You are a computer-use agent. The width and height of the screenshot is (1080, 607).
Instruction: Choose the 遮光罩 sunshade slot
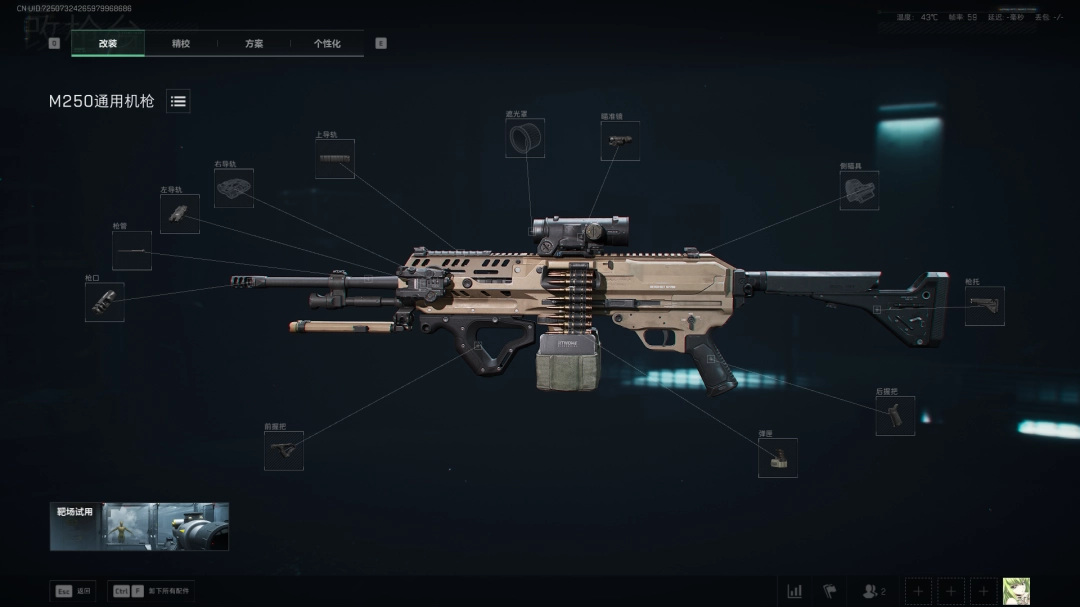click(x=525, y=139)
